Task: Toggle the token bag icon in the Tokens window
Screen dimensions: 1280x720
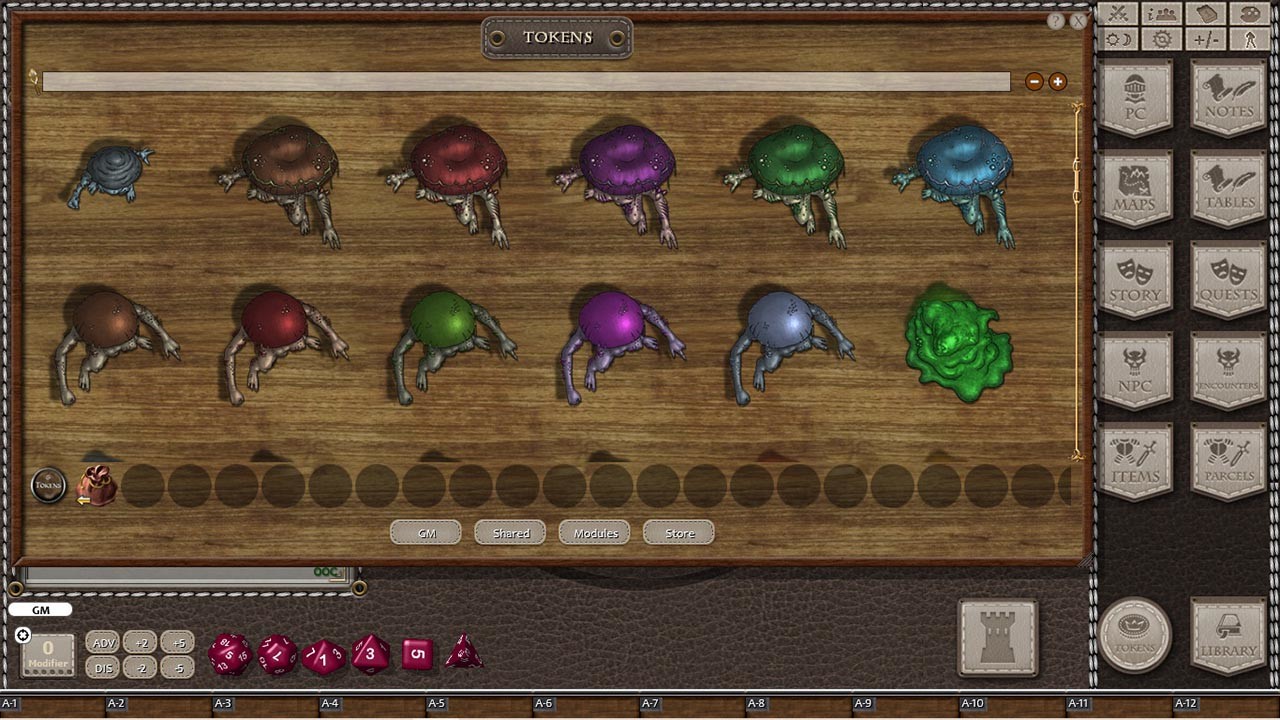Action: 93,484
